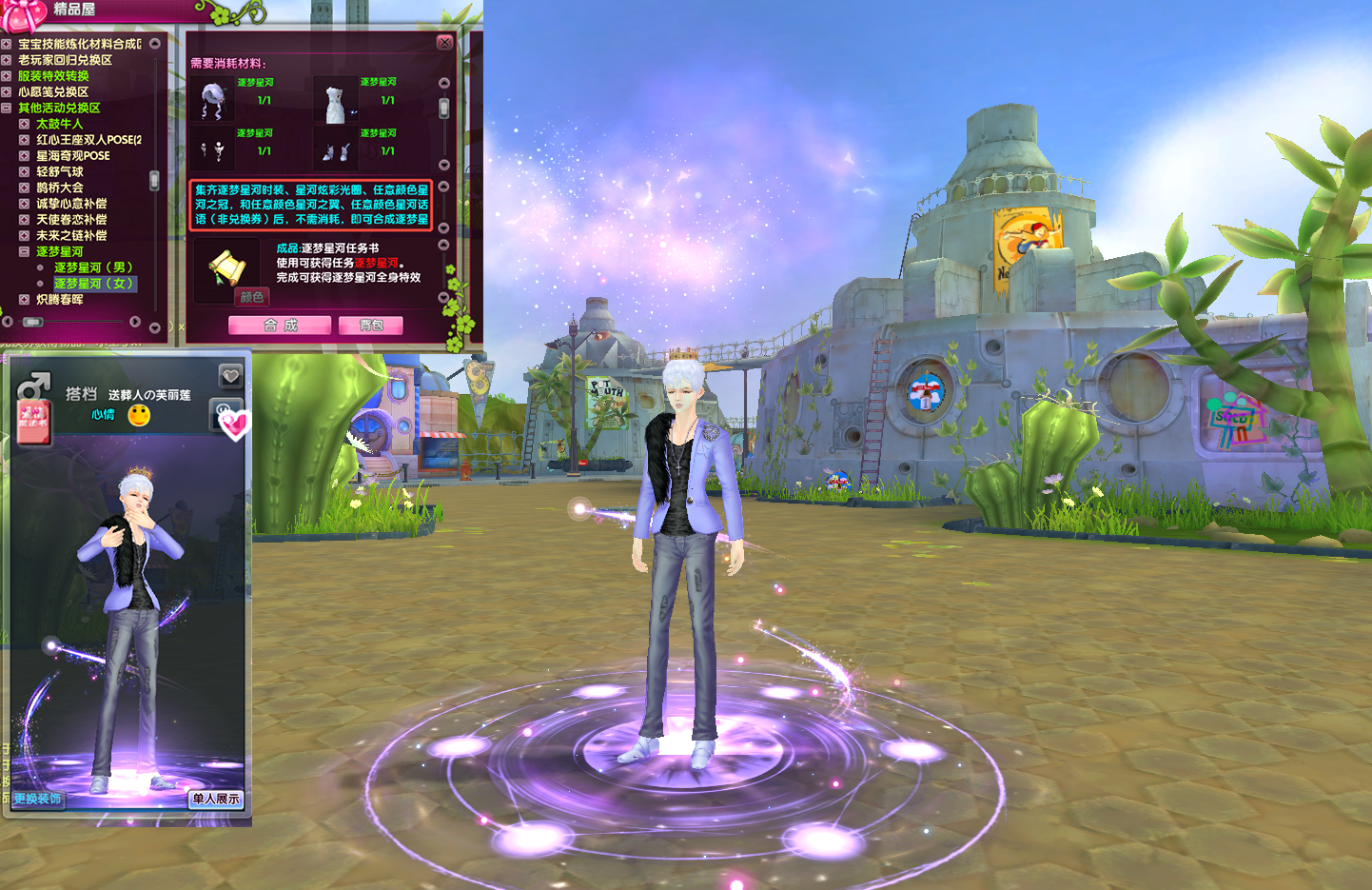This screenshot has width=1372, height=890.
Task: Click the yellow smiley 心情 mood icon
Action: 139,415
